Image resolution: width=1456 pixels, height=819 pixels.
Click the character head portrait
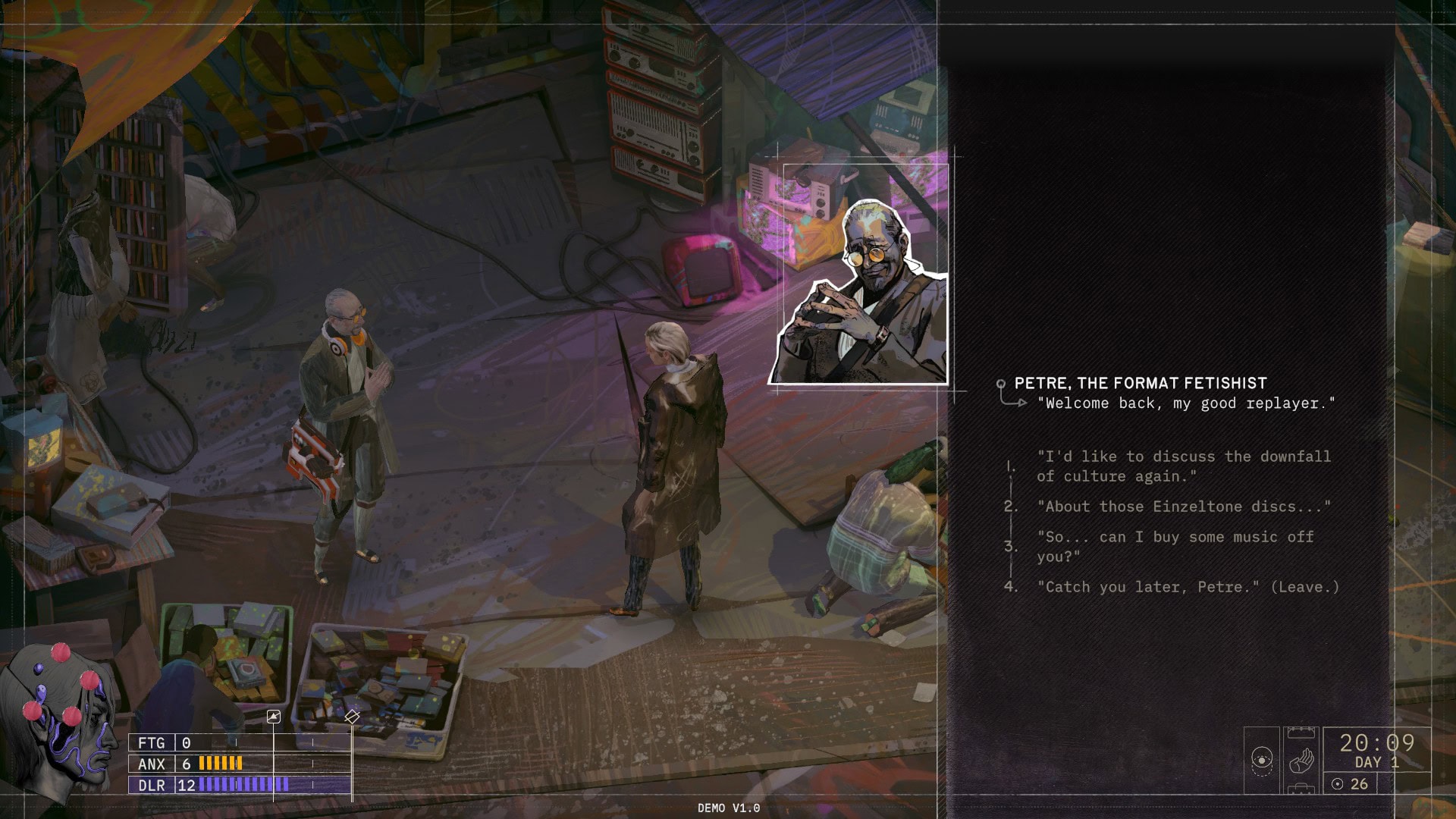[x=61, y=720]
